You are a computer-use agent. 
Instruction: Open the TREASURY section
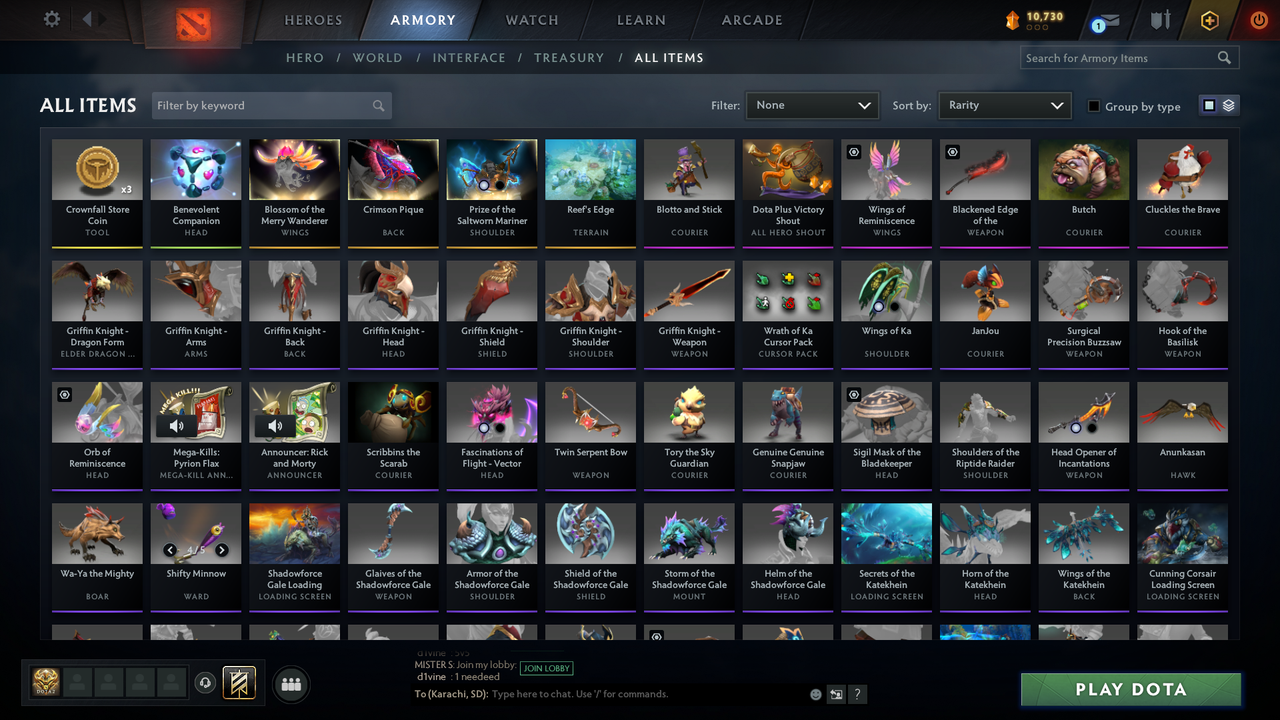pos(569,57)
